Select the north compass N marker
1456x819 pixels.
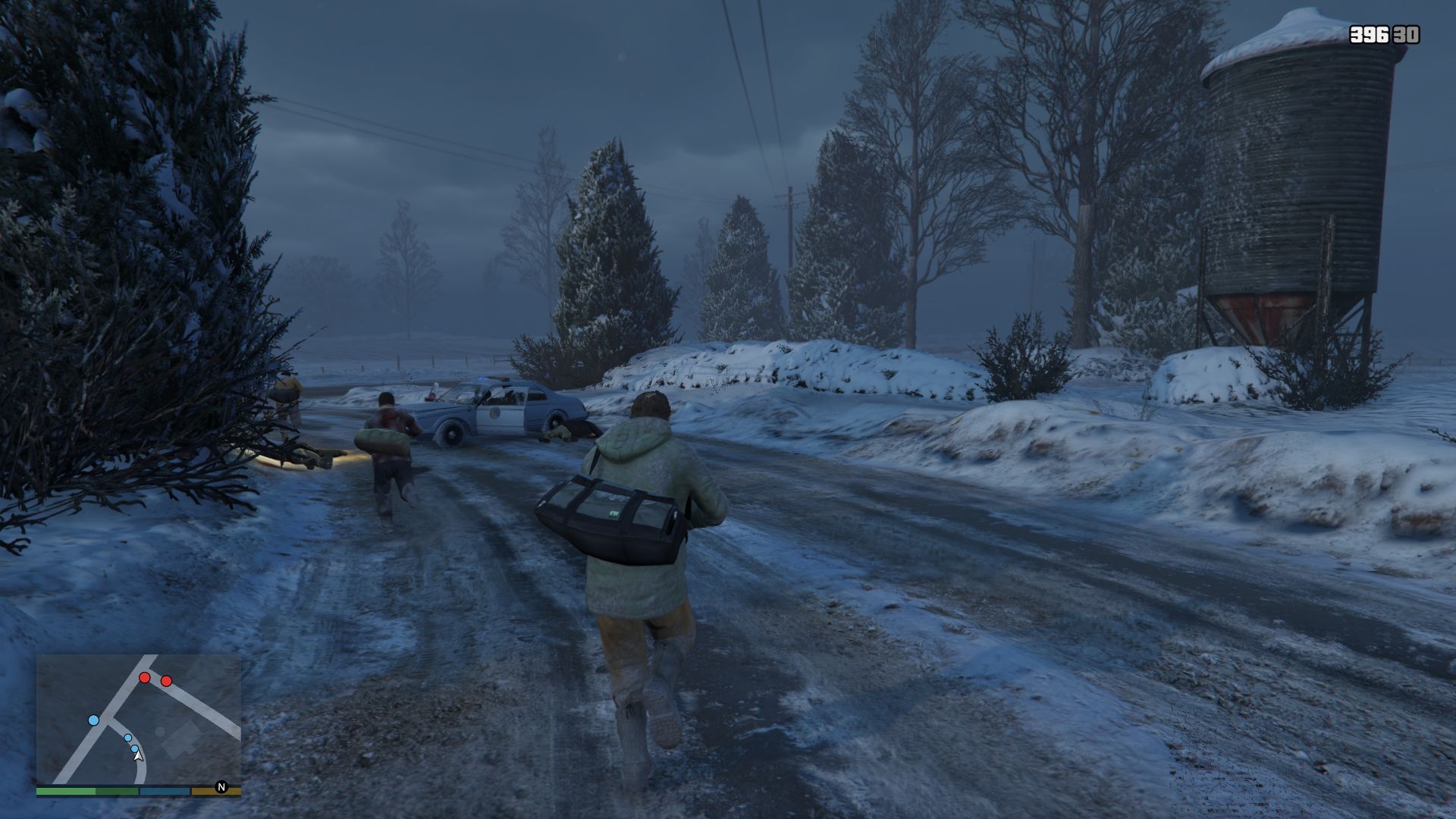(x=221, y=787)
